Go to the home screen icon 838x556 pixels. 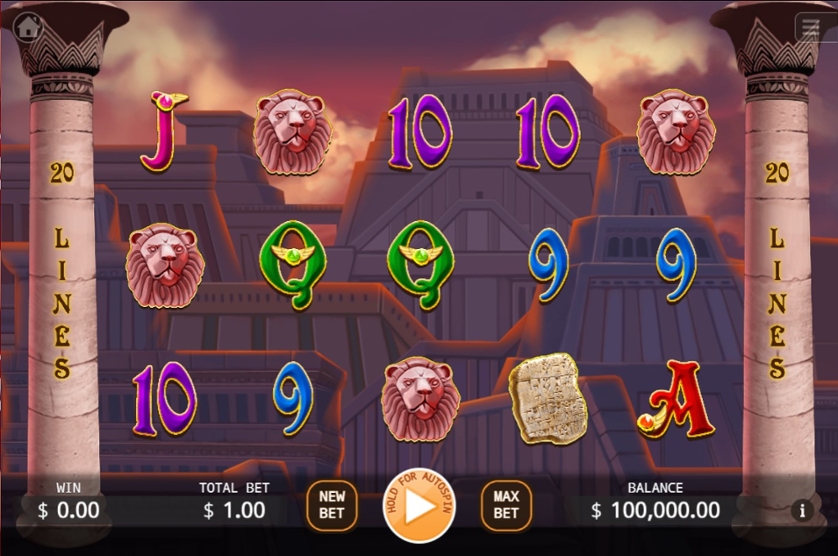click(27, 27)
